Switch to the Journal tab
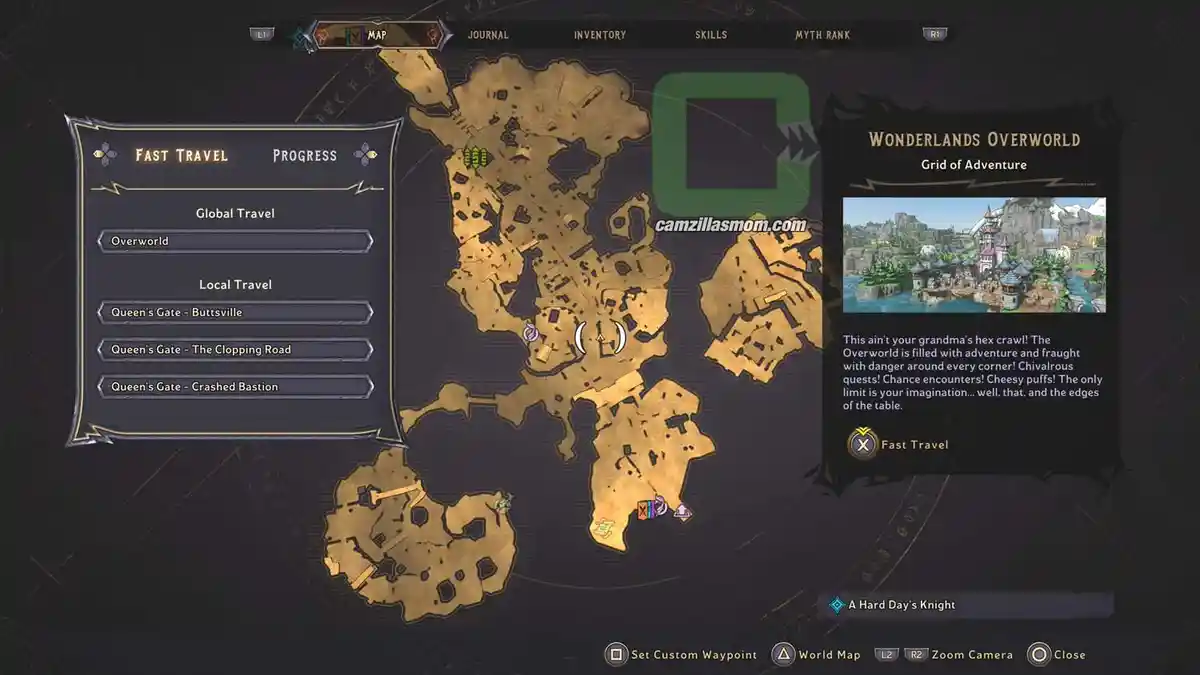 coord(488,35)
